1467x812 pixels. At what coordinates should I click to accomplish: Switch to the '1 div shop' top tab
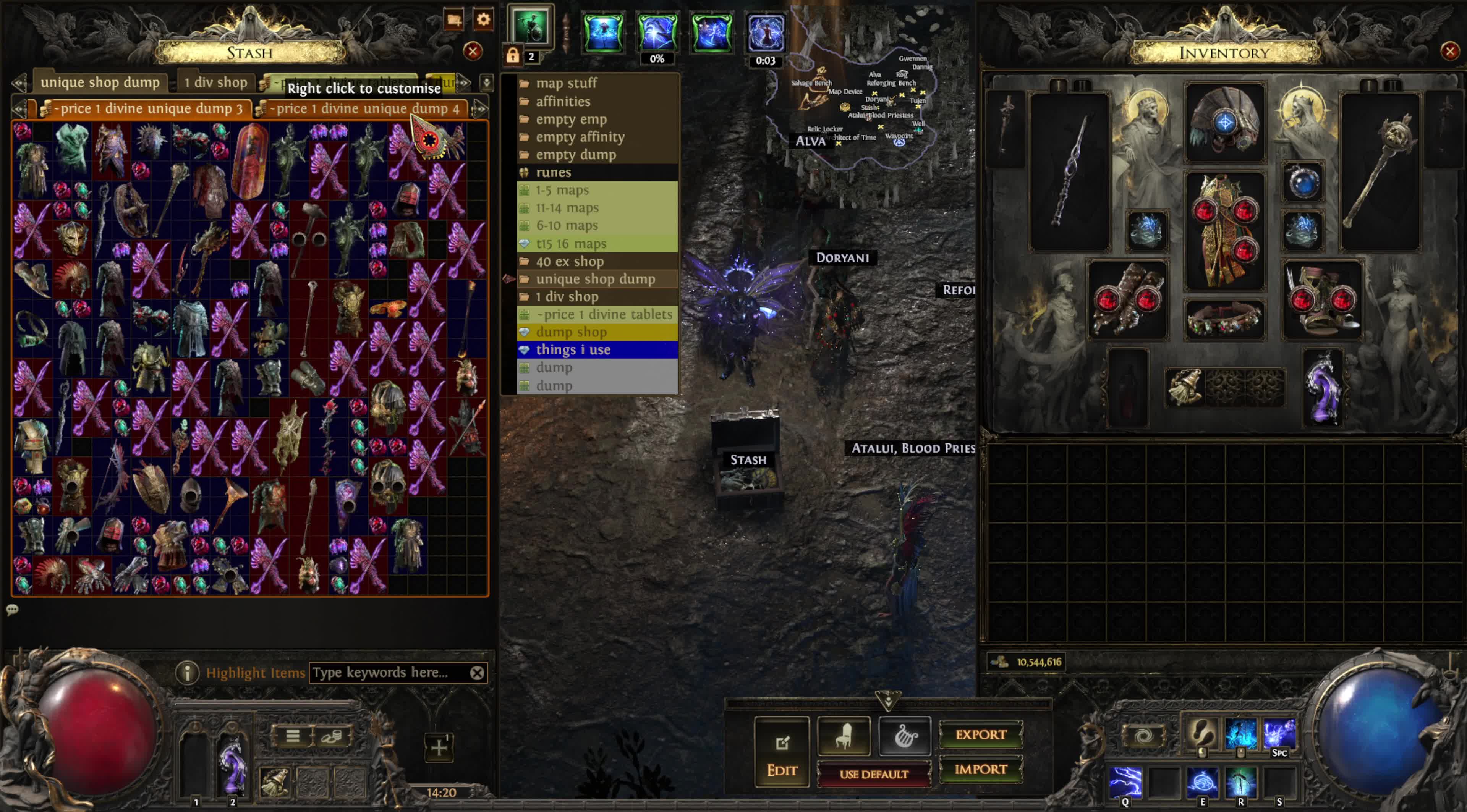coord(215,82)
